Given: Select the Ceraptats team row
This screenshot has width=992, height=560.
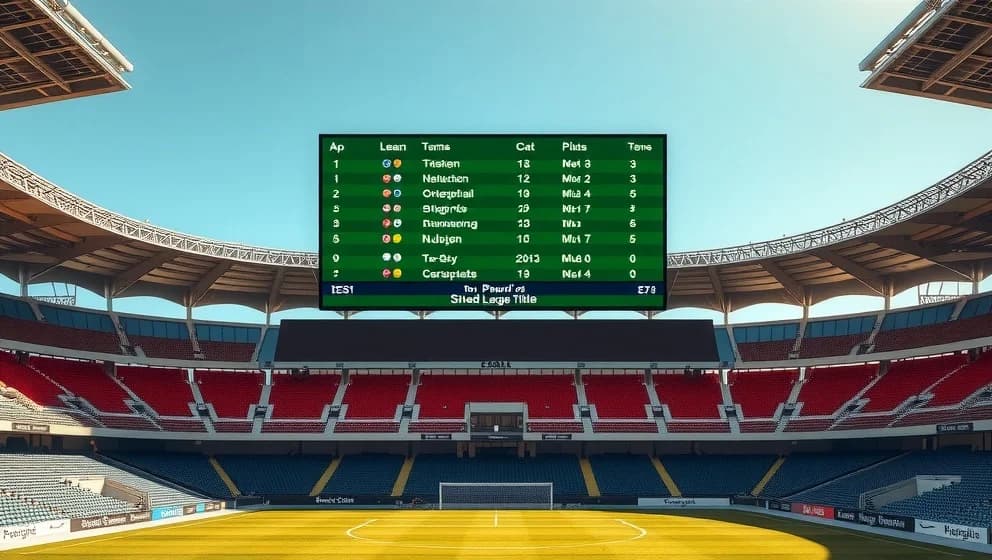Looking at the screenshot, I should pos(449,273).
